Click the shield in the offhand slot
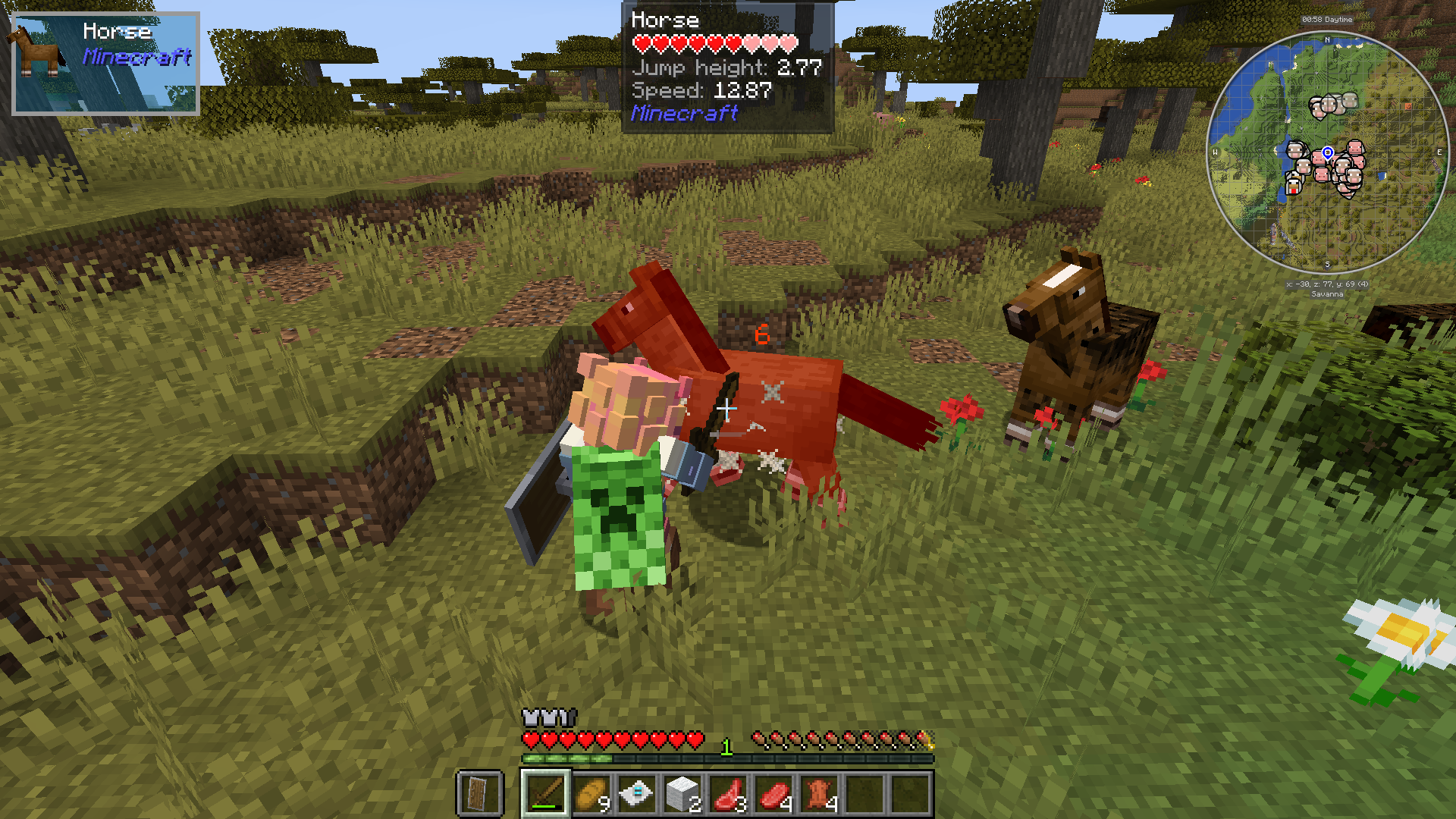This screenshot has width=1456, height=819. [475, 794]
